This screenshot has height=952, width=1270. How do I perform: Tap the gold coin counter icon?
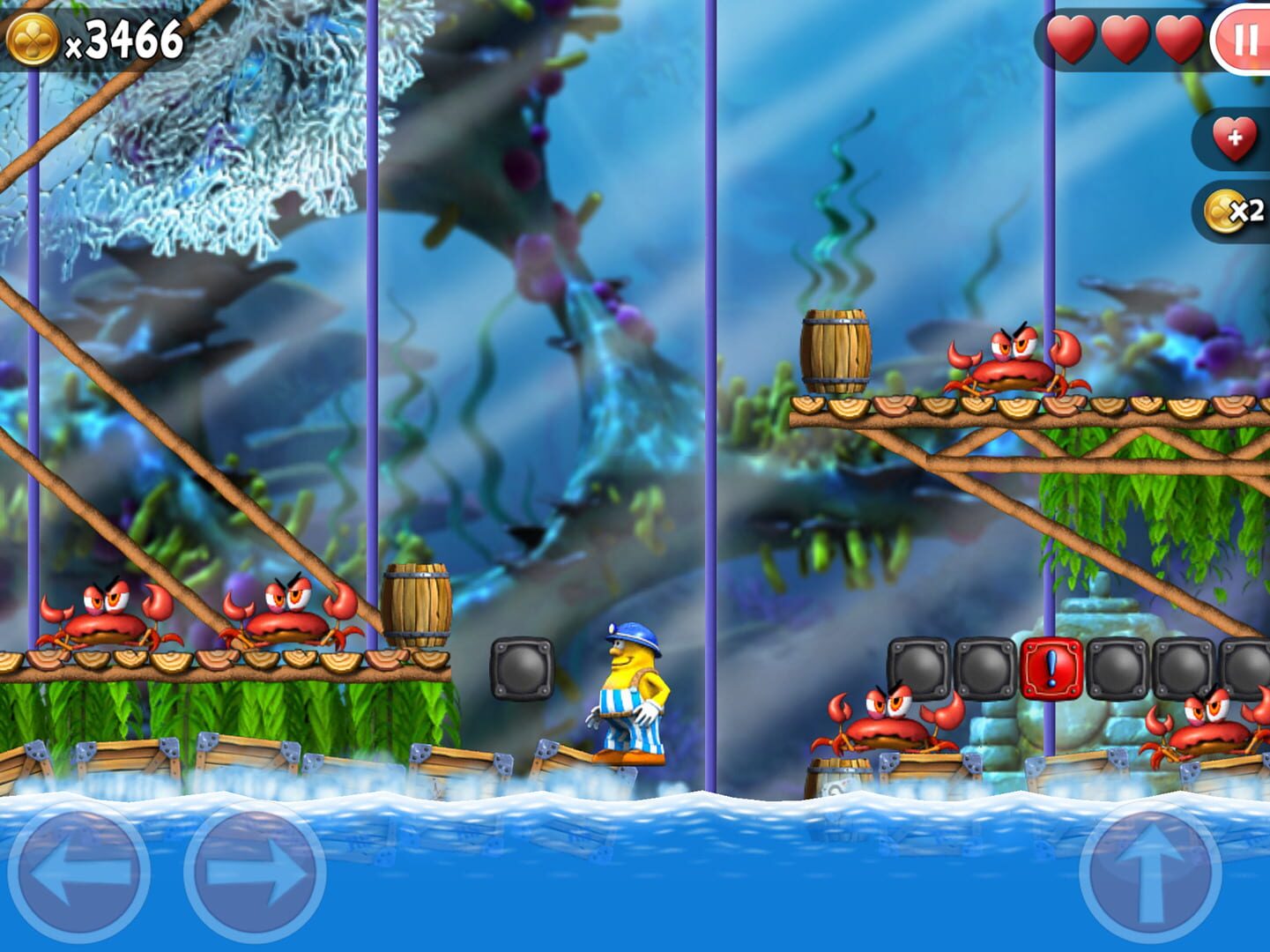[33, 37]
